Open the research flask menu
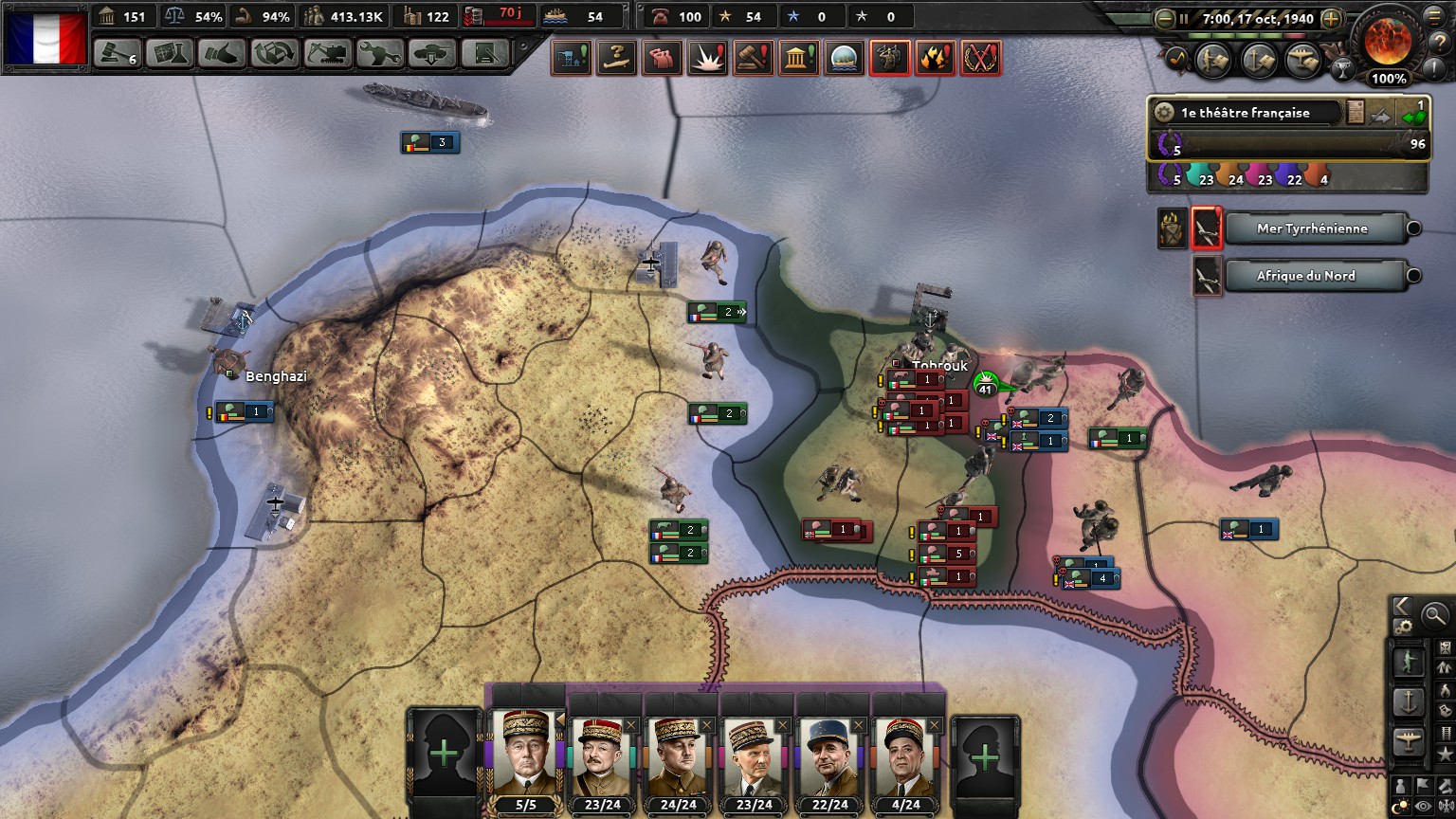The height and width of the screenshot is (819, 1456). (170, 54)
